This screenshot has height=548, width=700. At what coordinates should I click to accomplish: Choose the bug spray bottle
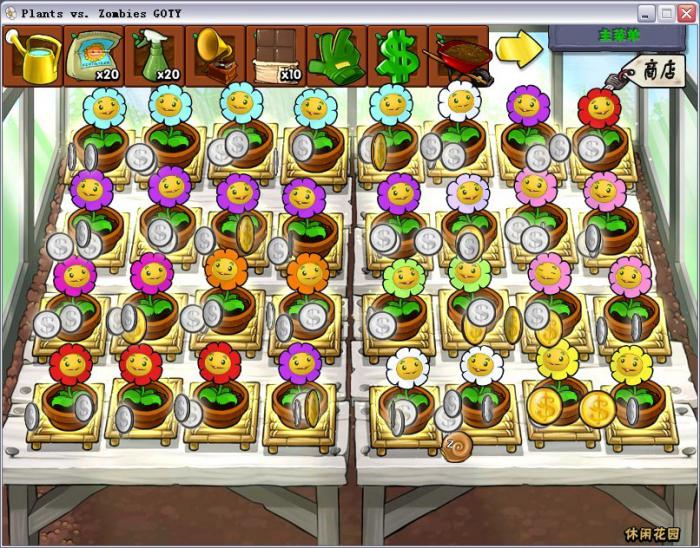point(155,56)
